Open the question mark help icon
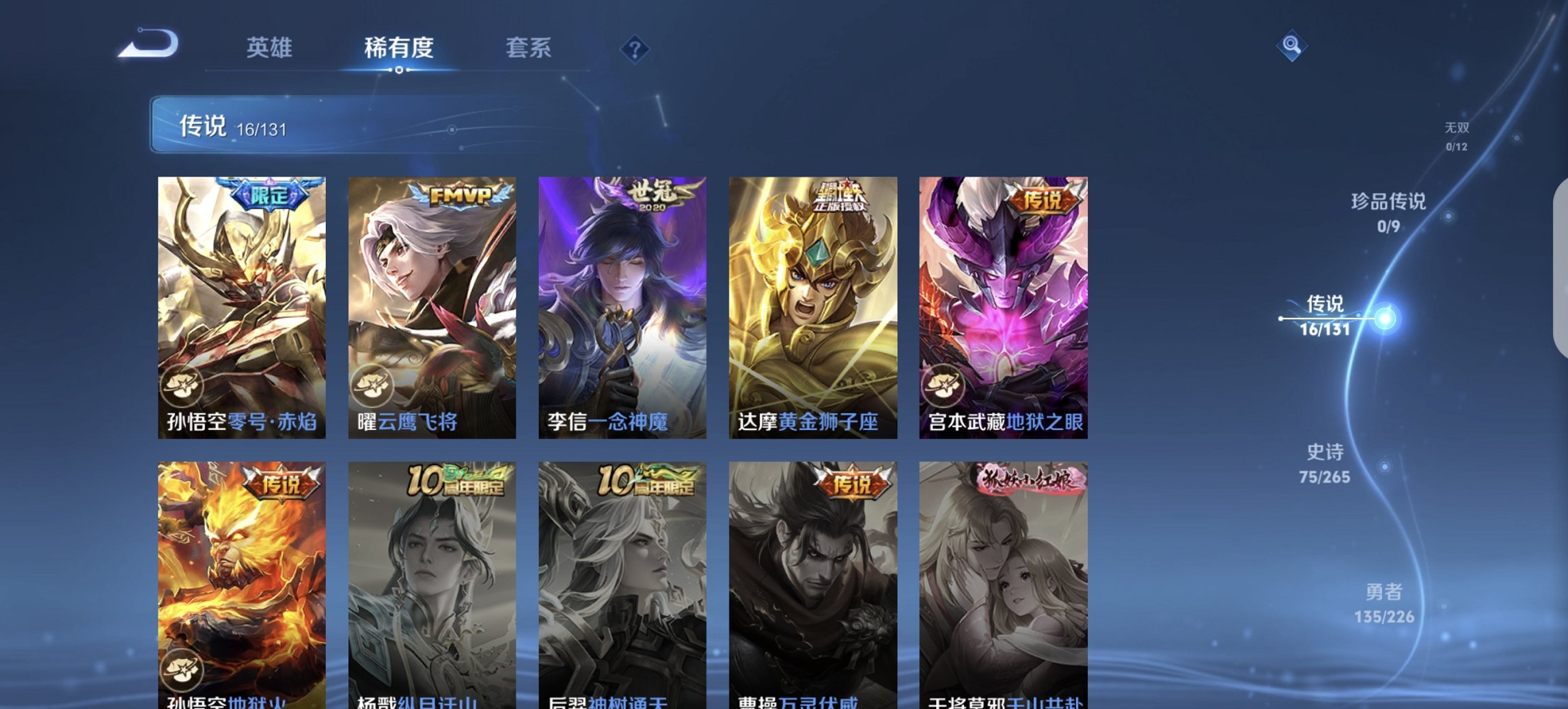 tap(633, 49)
